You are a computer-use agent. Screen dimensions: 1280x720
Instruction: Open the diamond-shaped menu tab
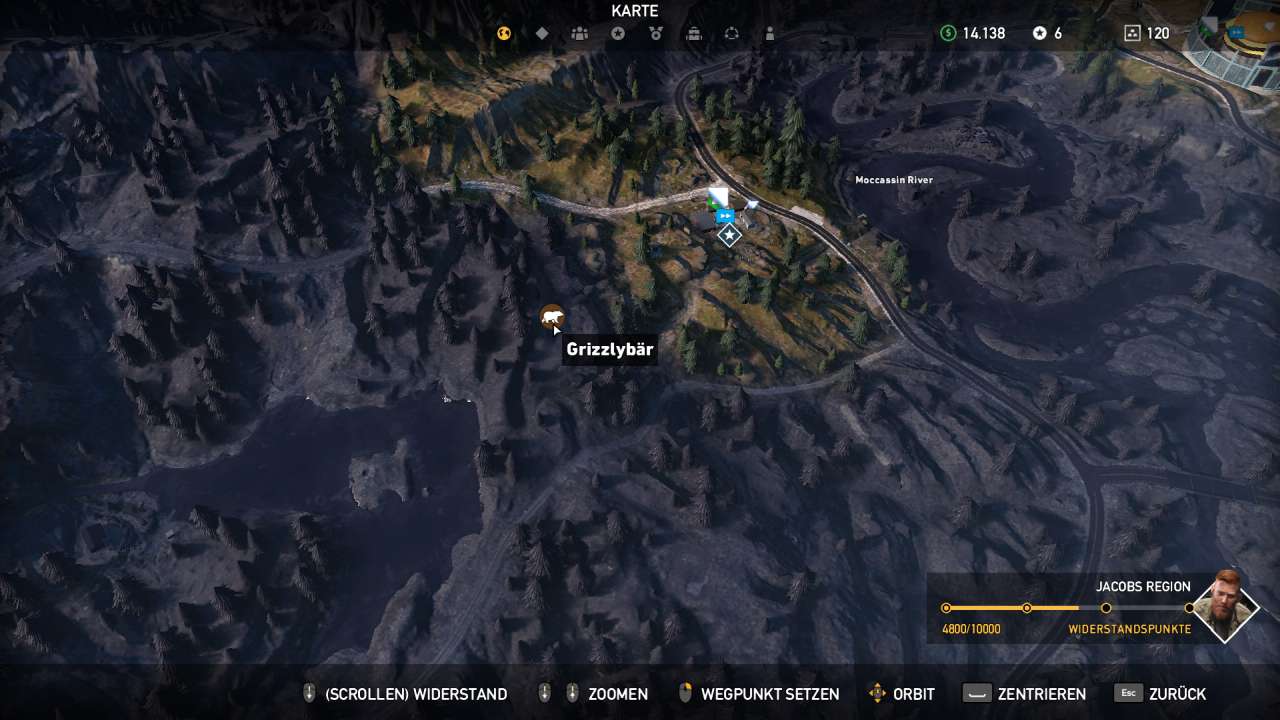point(542,33)
